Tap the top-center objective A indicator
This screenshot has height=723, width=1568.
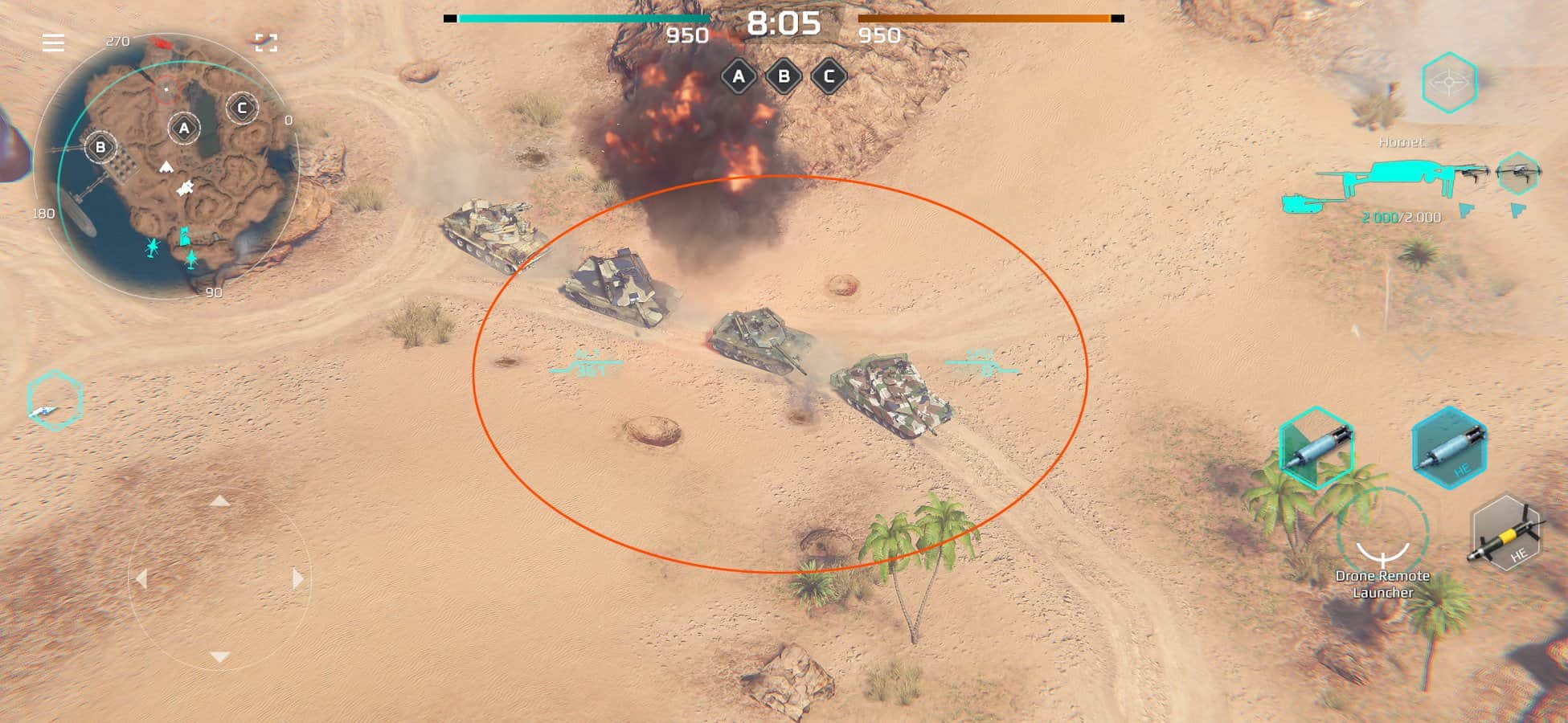(x=739, y=77)
